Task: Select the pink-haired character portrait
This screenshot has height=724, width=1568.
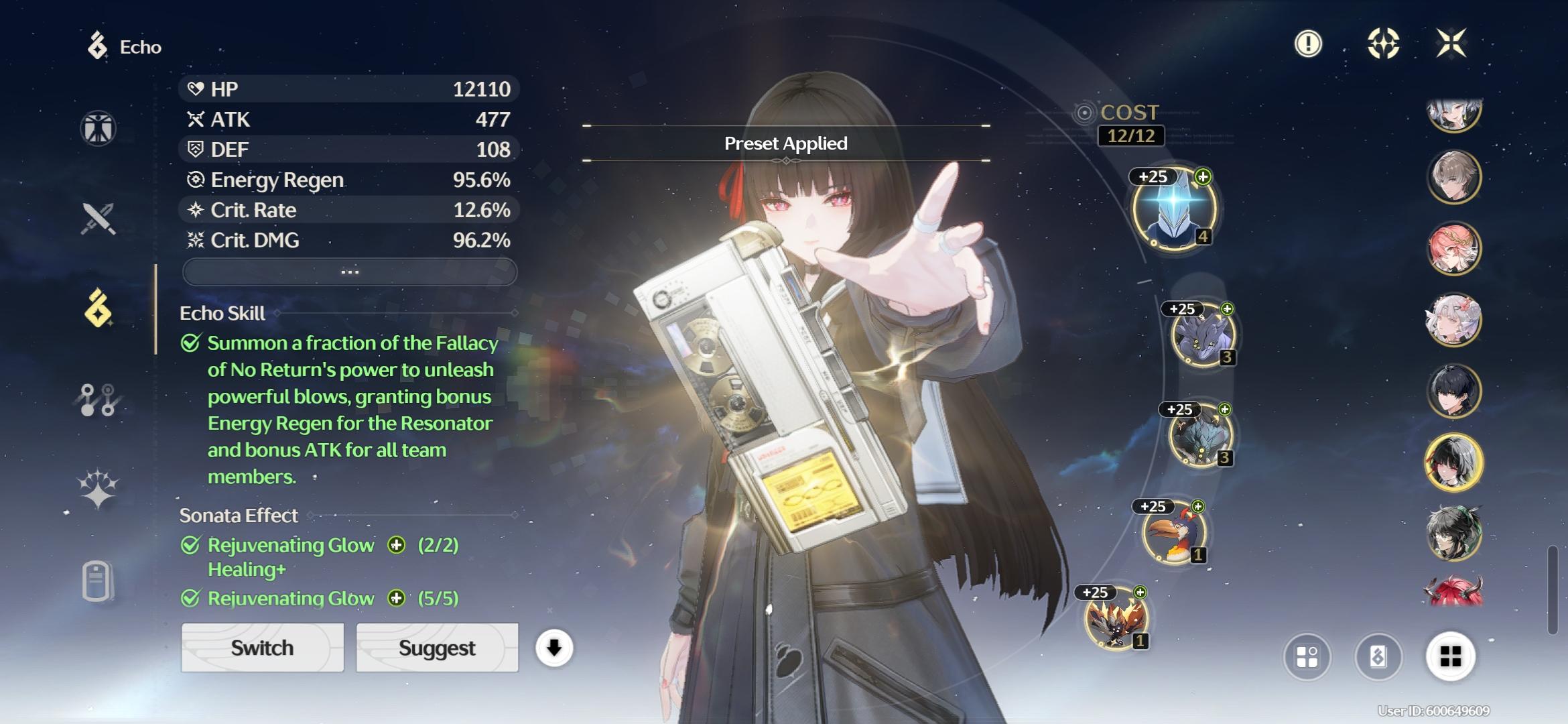Action: tap(1453, 249)
